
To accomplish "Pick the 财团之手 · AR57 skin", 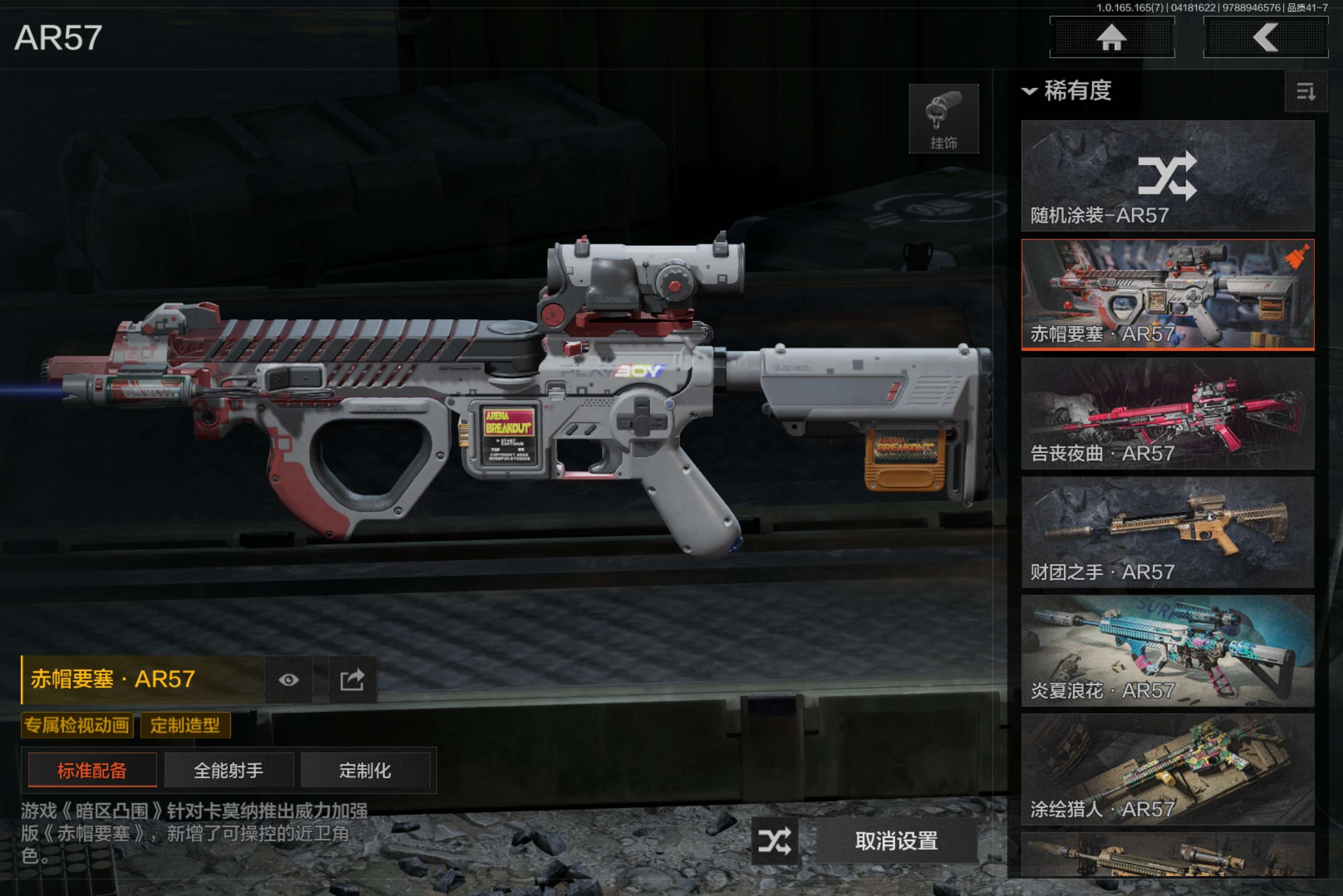I will pyautogui.click(x=1167, y=532).
